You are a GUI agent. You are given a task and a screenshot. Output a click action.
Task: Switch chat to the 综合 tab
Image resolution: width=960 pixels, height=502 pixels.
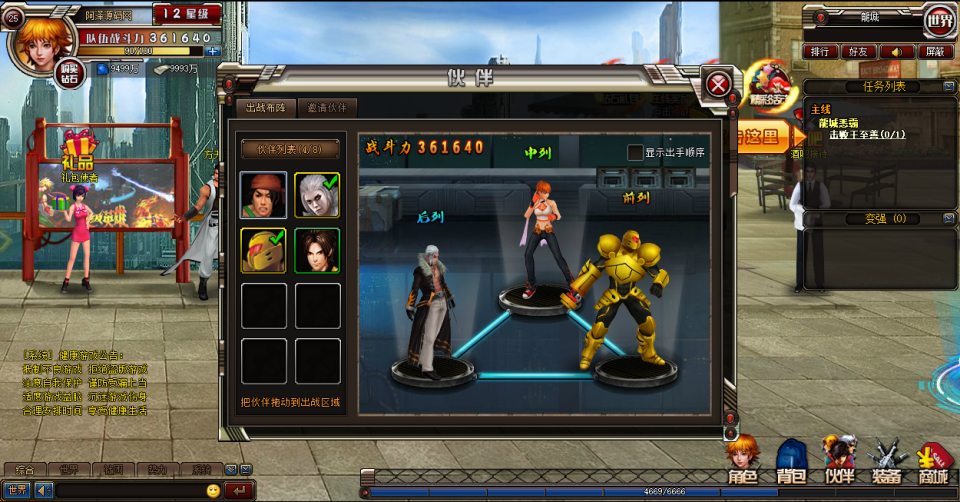[x=24, y=469]
